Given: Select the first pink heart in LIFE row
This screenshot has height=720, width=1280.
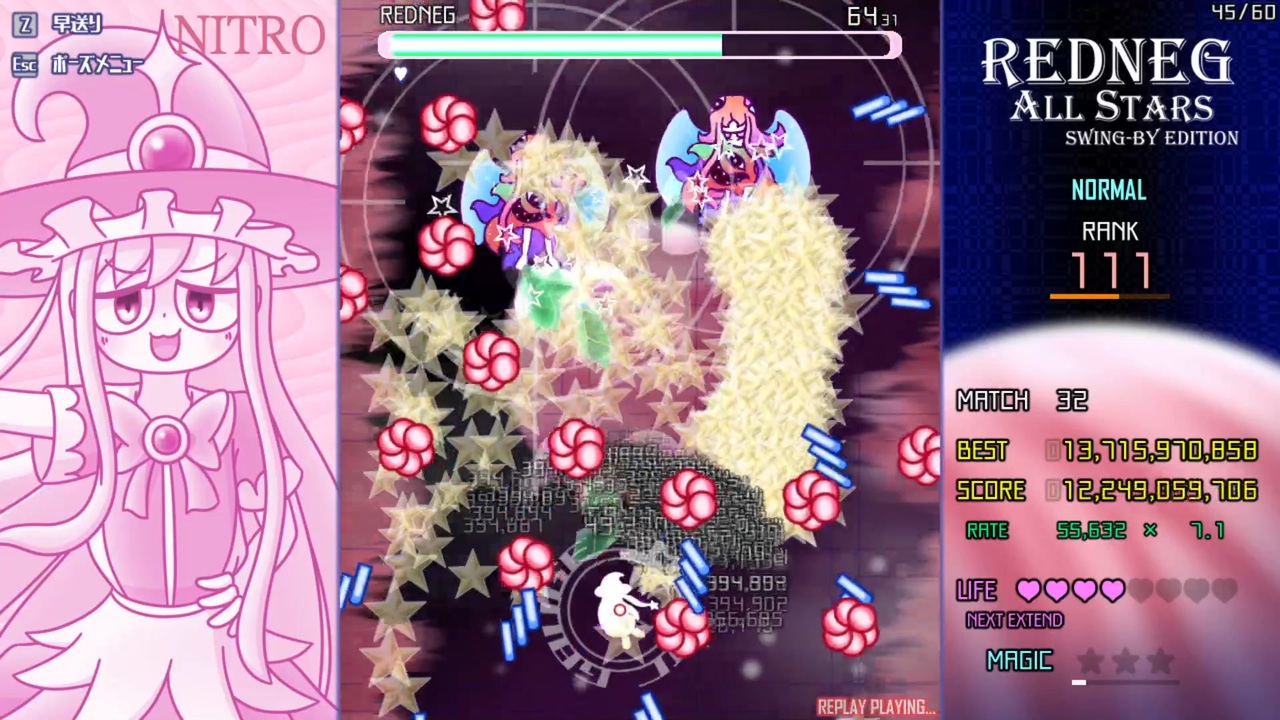Looking at the screenshot, I should pos(1029,591).
